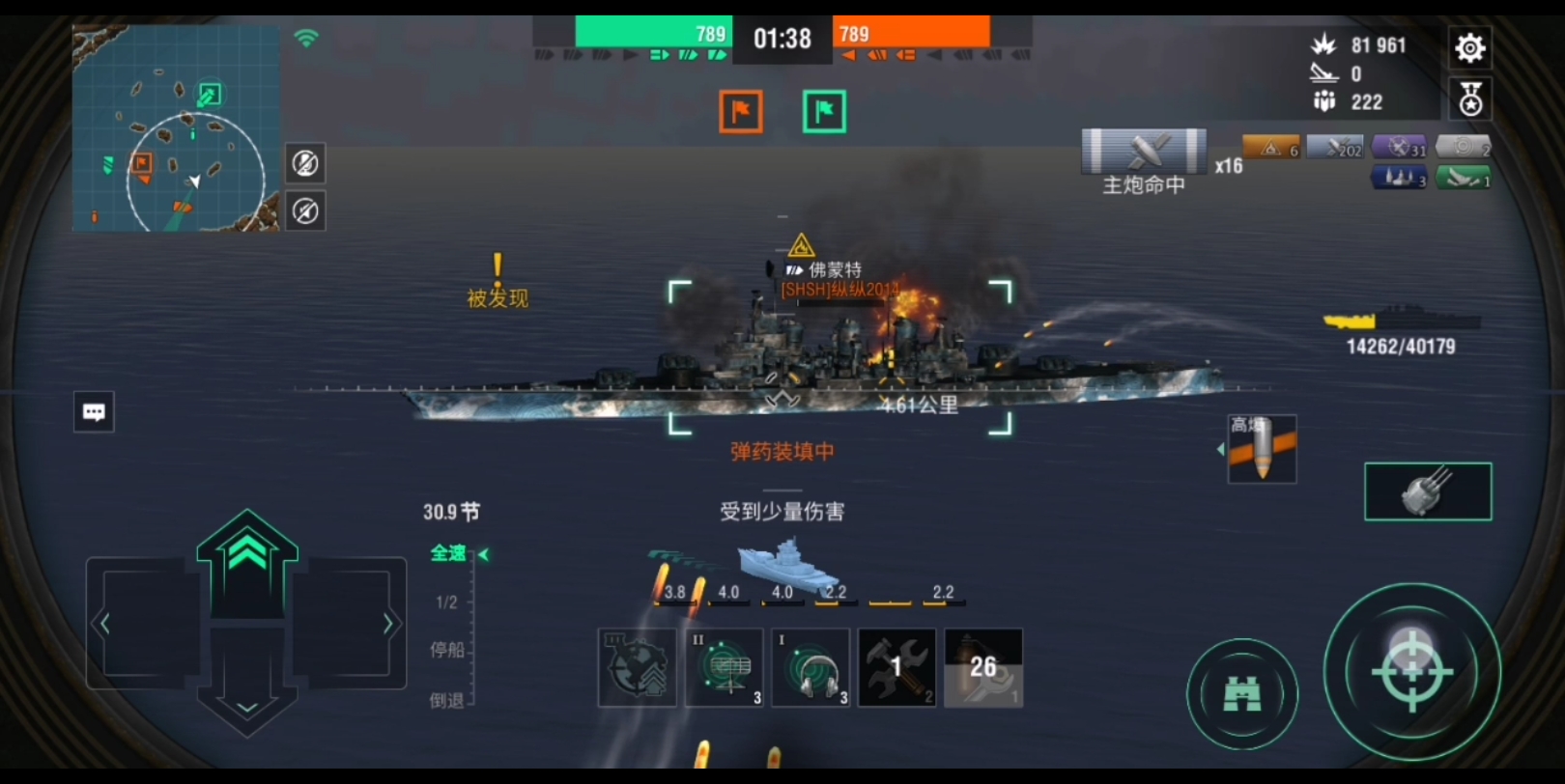Toggle the microphone mute icon beside the minimap
The width and height of the screenshot is (1565, 784).
305,164
